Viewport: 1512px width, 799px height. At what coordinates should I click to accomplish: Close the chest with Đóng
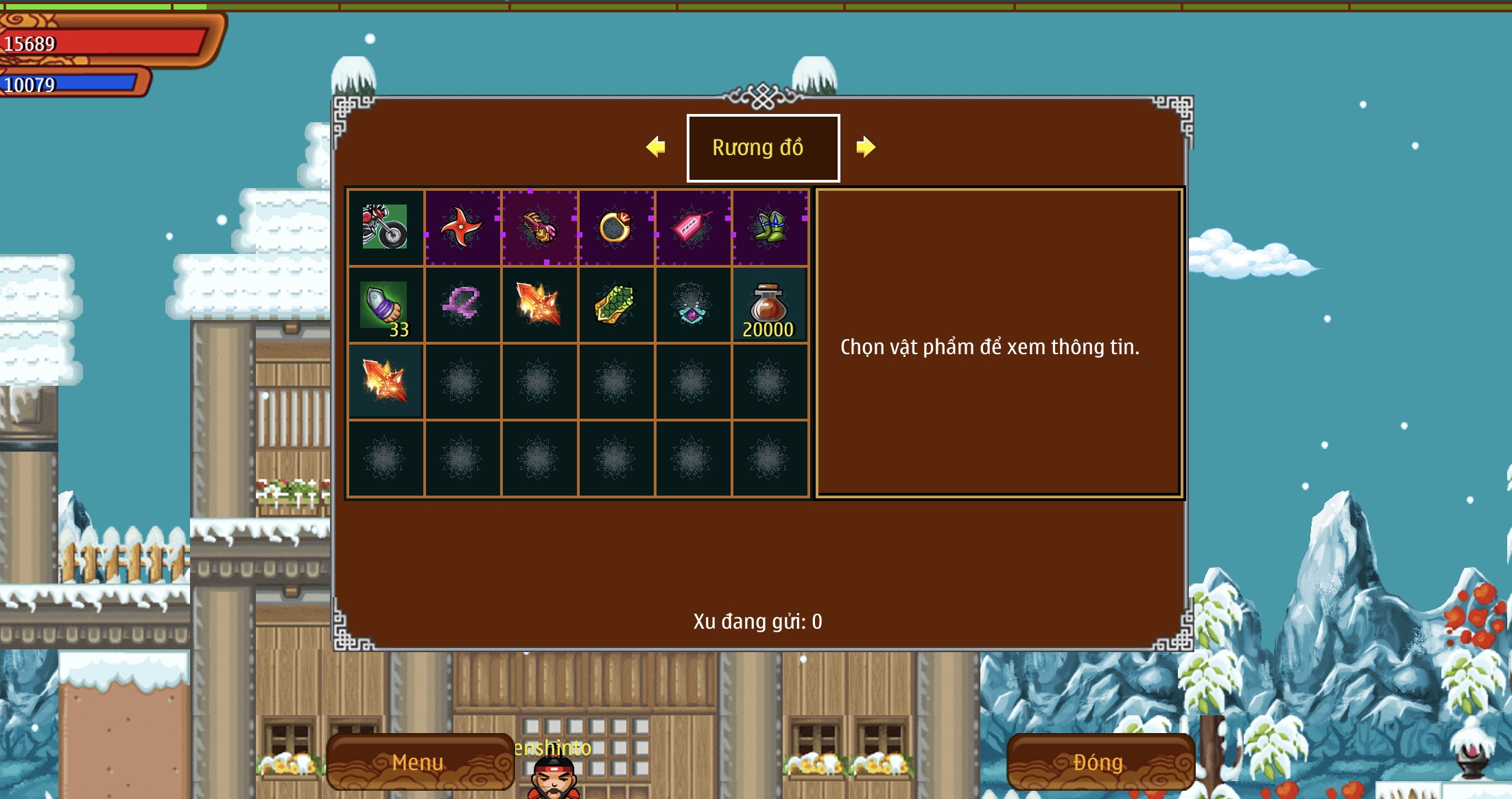tap(1099, 762)
